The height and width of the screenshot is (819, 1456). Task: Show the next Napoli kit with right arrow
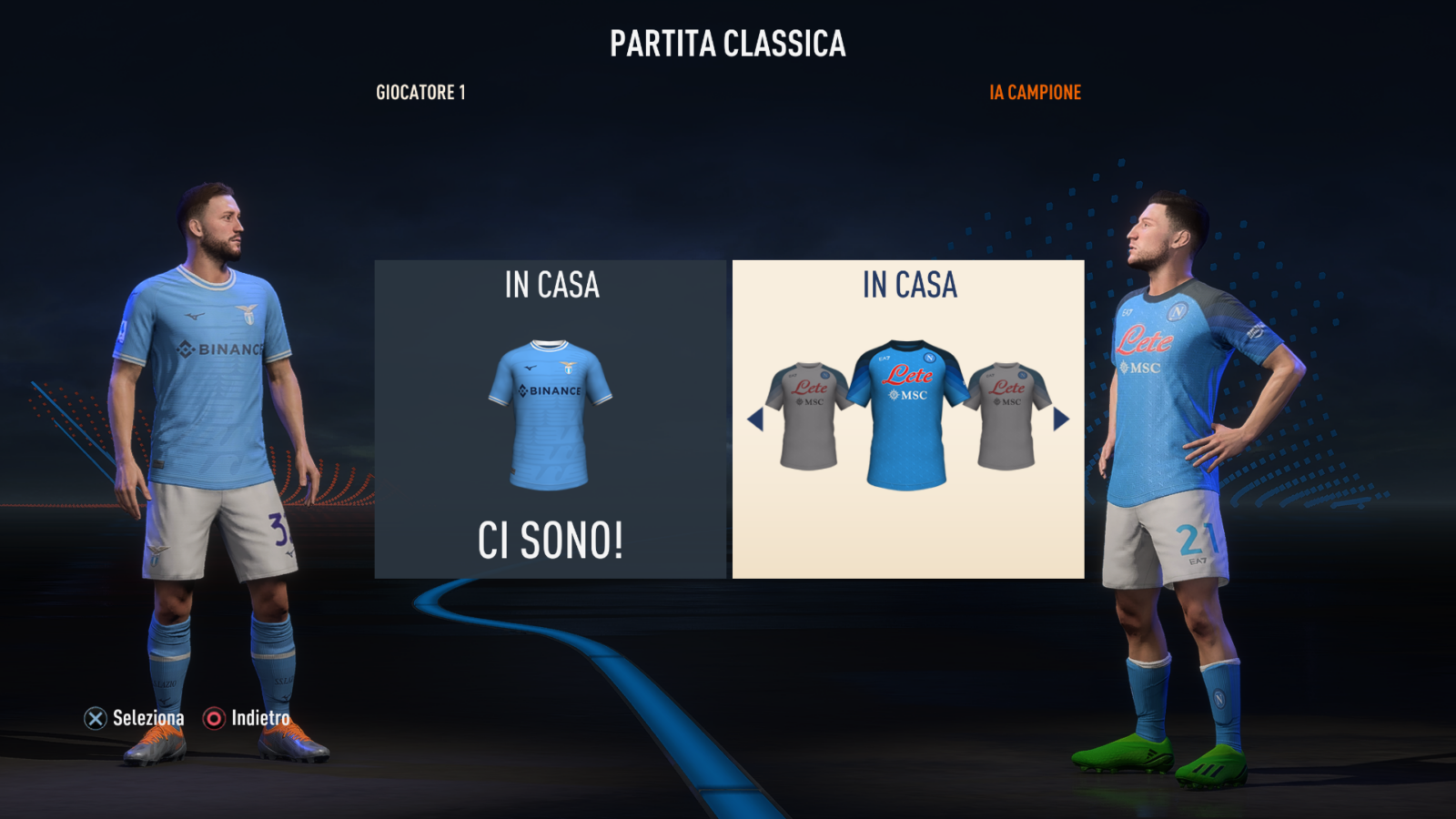coord(1061,420)
